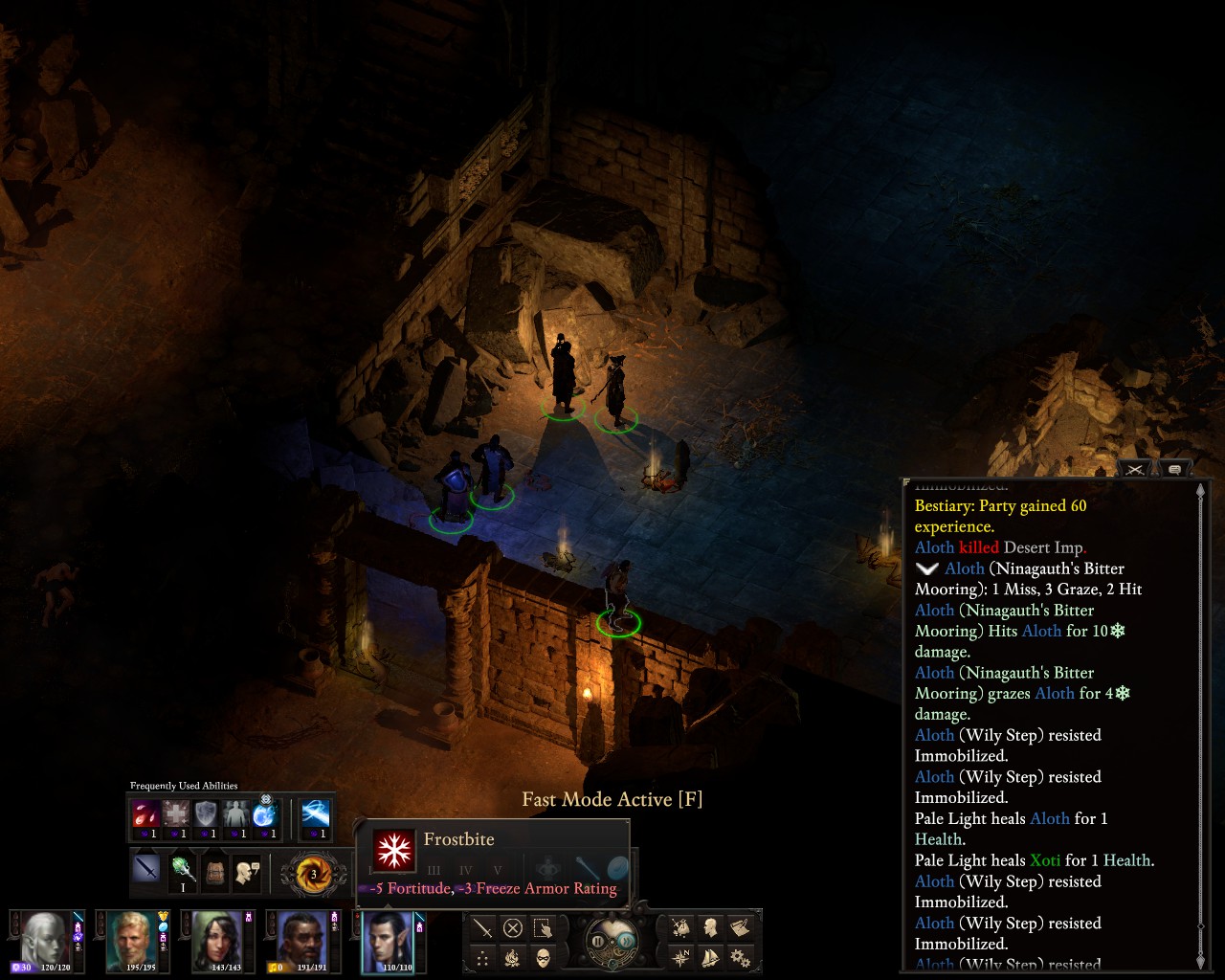Click the select-all party button

[544, 927]
